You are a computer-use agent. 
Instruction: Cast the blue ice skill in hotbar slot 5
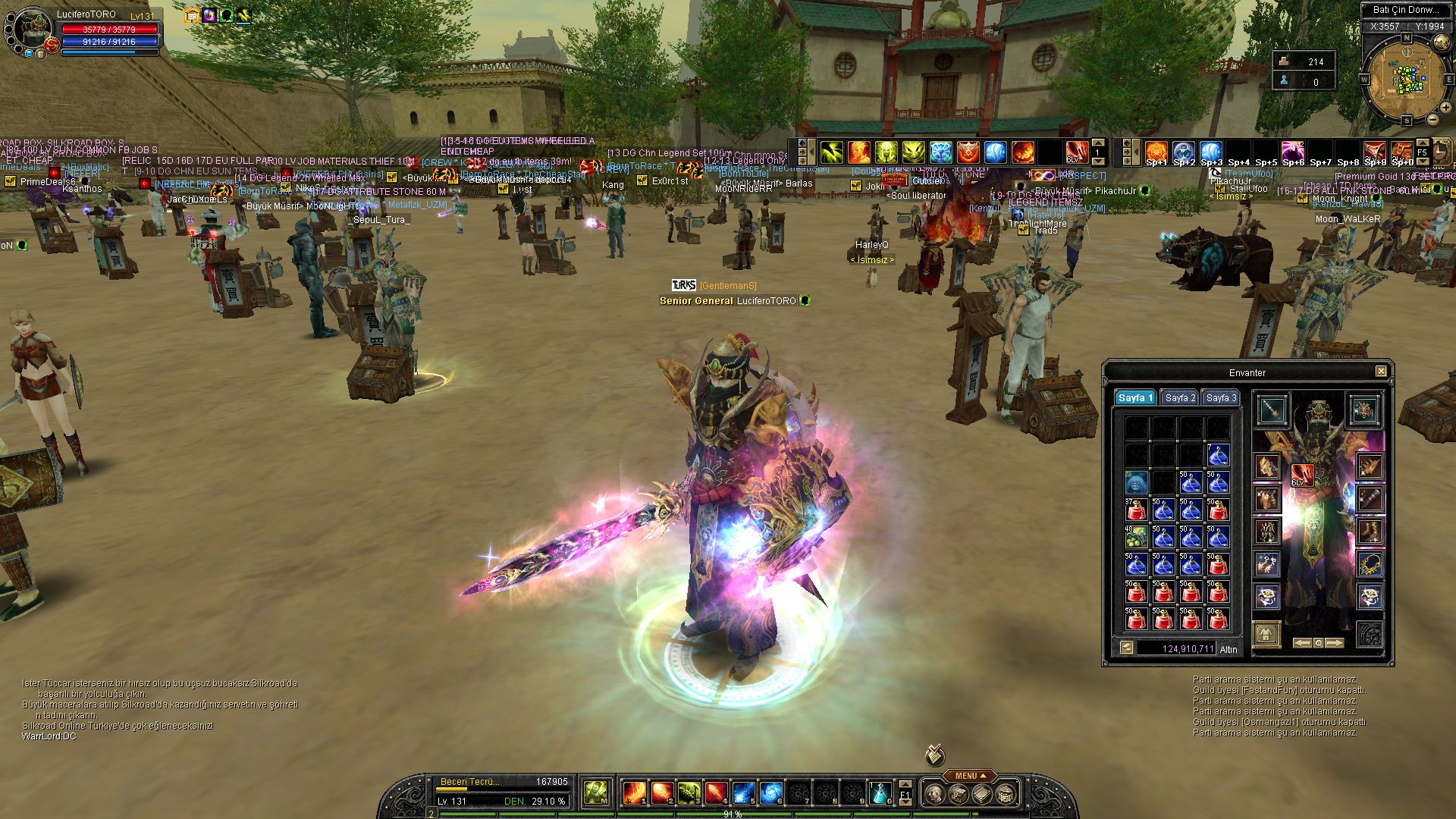[743, 793]
